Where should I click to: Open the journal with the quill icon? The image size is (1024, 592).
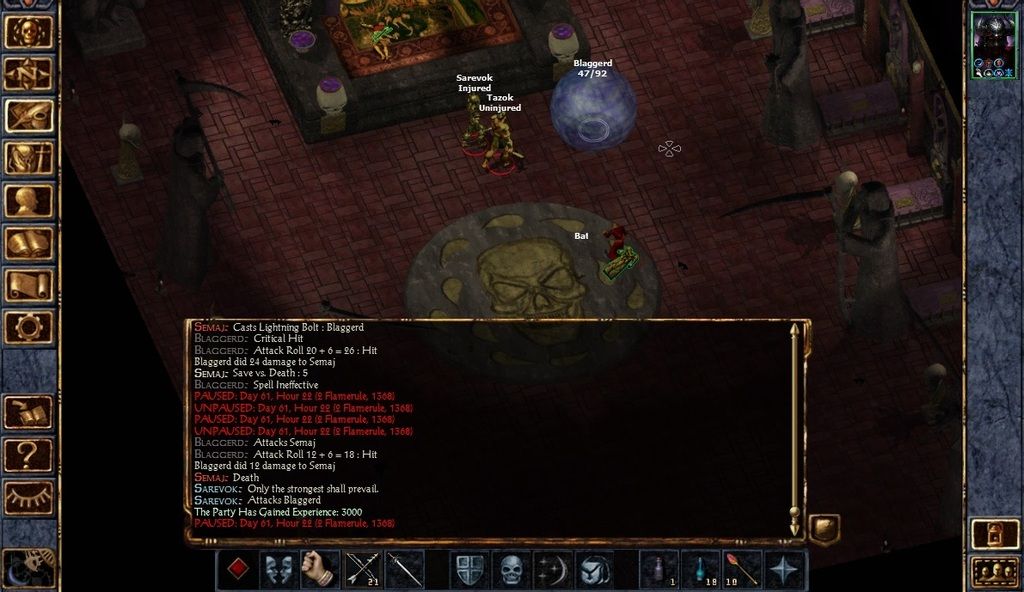(x=29, y=116)
